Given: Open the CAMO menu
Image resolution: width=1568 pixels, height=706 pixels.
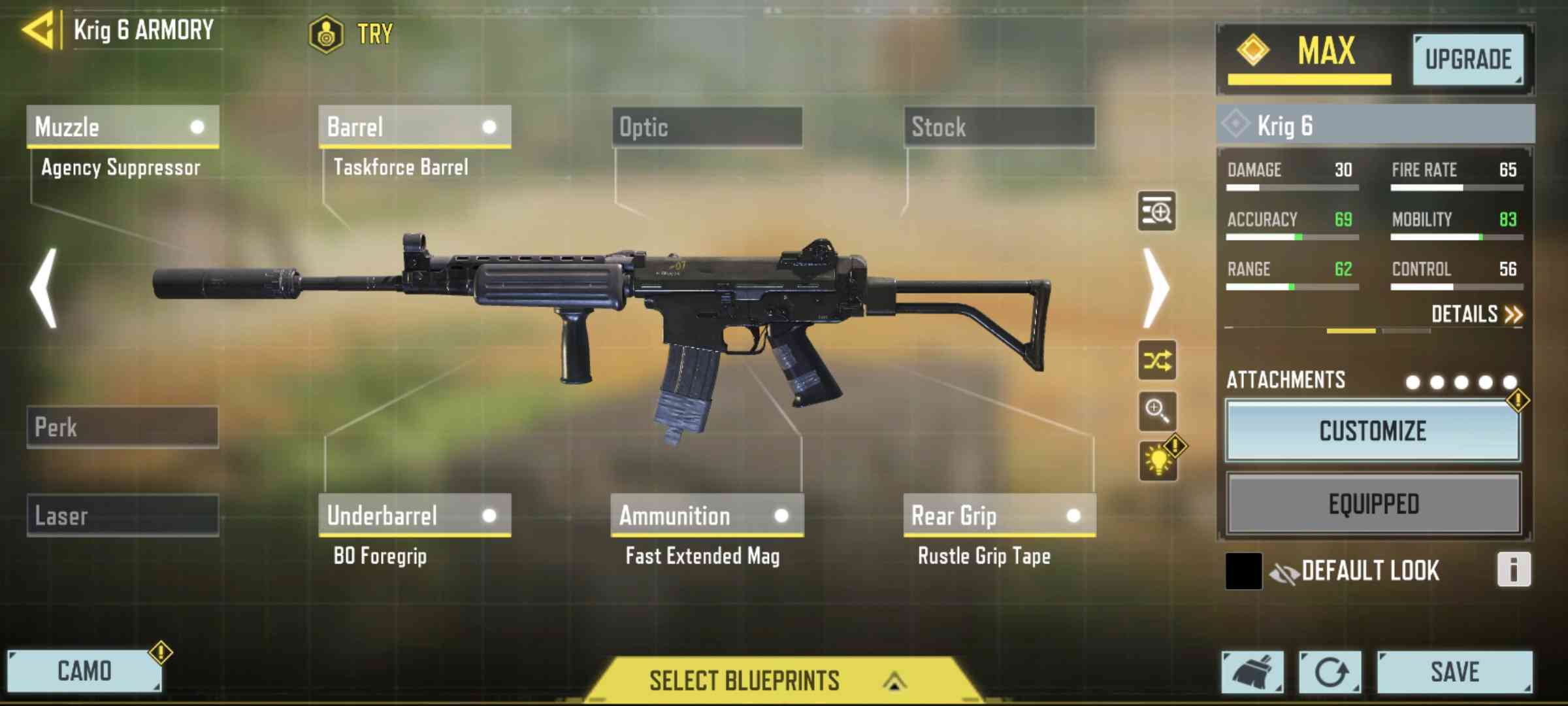Looking at the screenshot, I should point(84,671).
